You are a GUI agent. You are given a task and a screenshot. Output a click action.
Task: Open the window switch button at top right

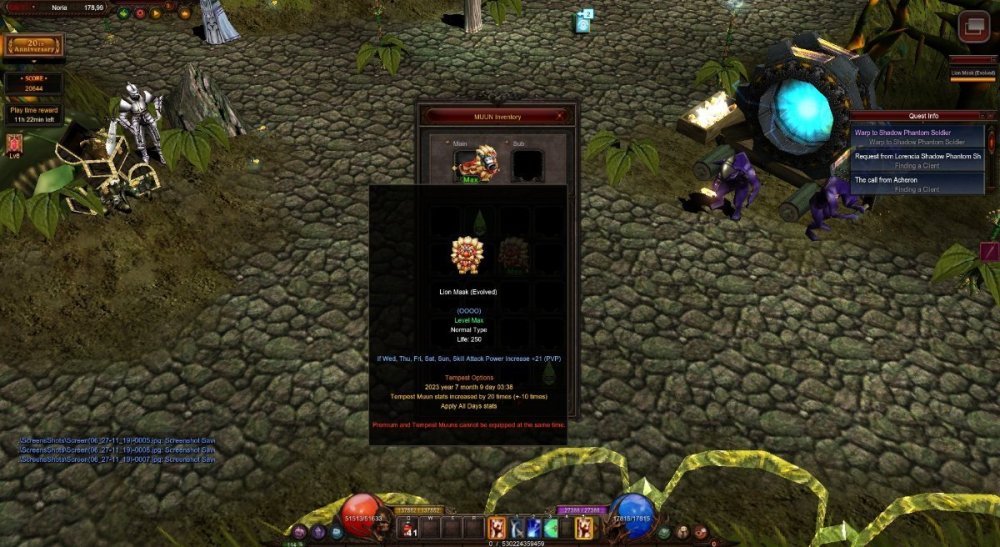pyautogui.click(x=972, y=27)
